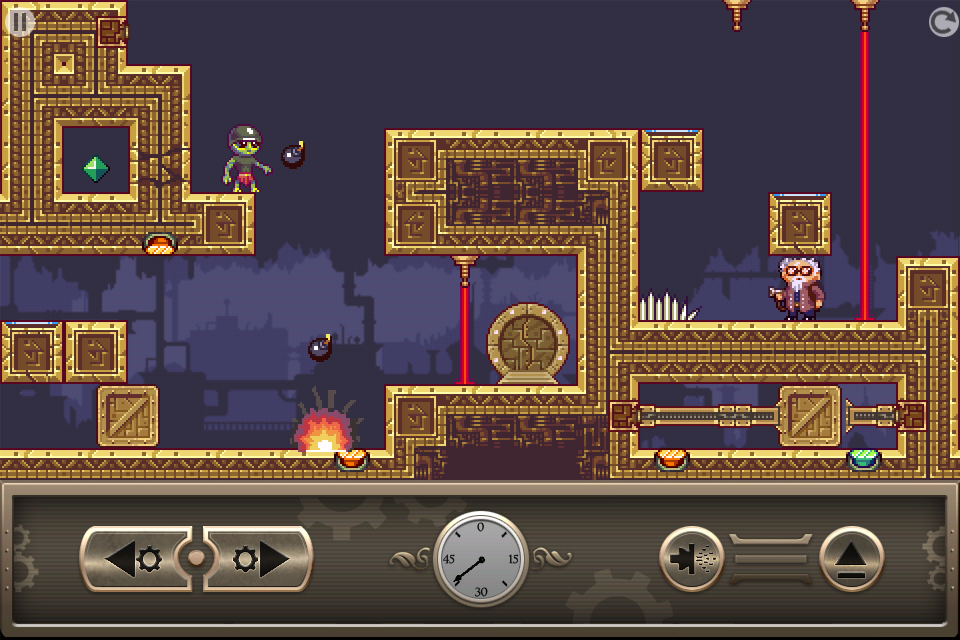Tap the move-left arrow gear button
Viewport: 960px width, 640px height.
coord(134,559)
